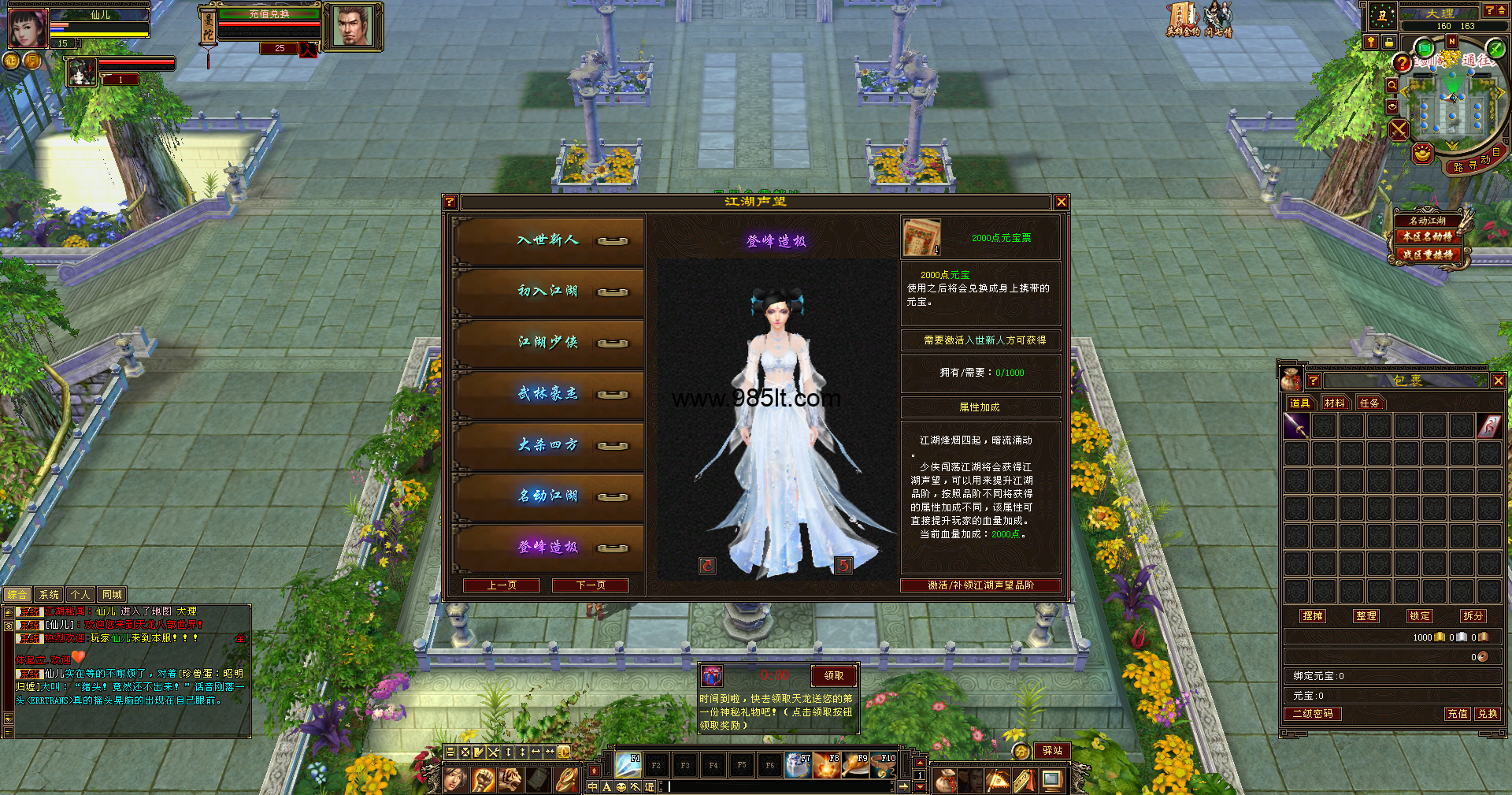Switch to the 任务 inventory tab
Viewport: 1512px width, 795px height.
(x=1369, y=403)
